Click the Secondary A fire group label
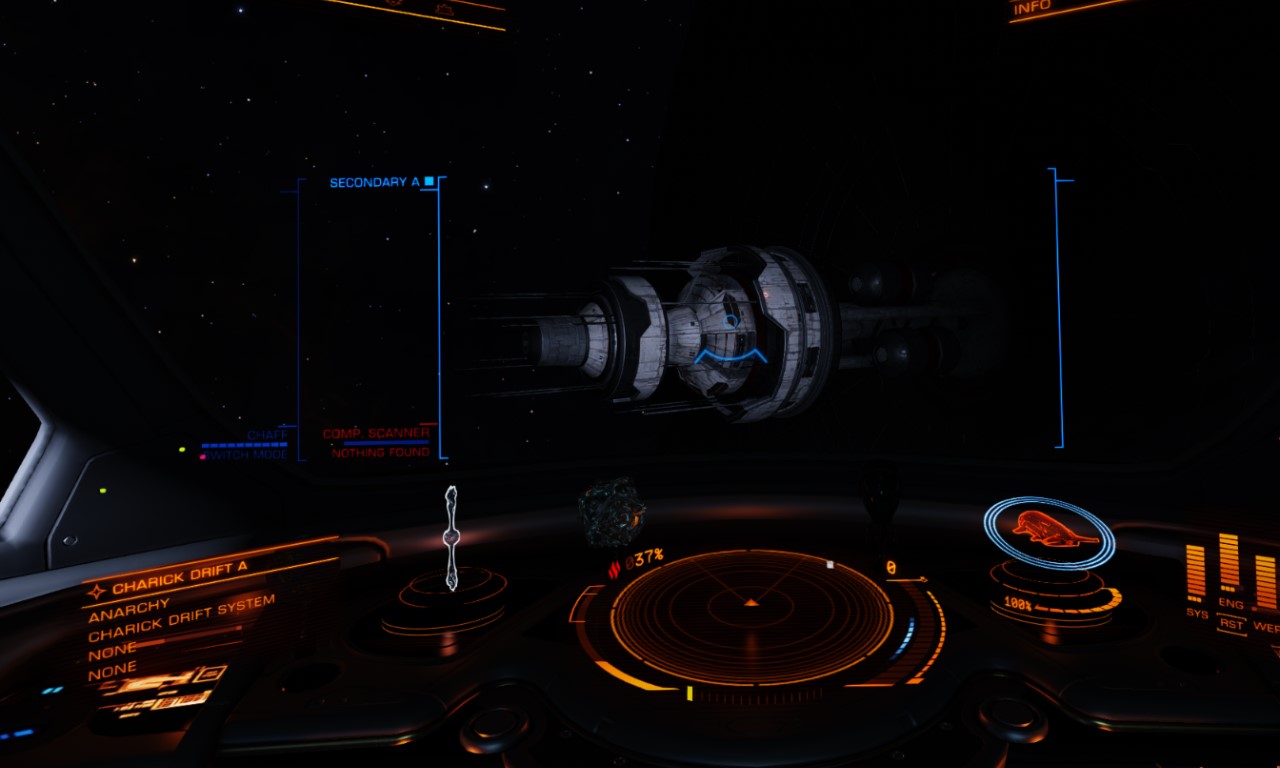 [375, 183]
